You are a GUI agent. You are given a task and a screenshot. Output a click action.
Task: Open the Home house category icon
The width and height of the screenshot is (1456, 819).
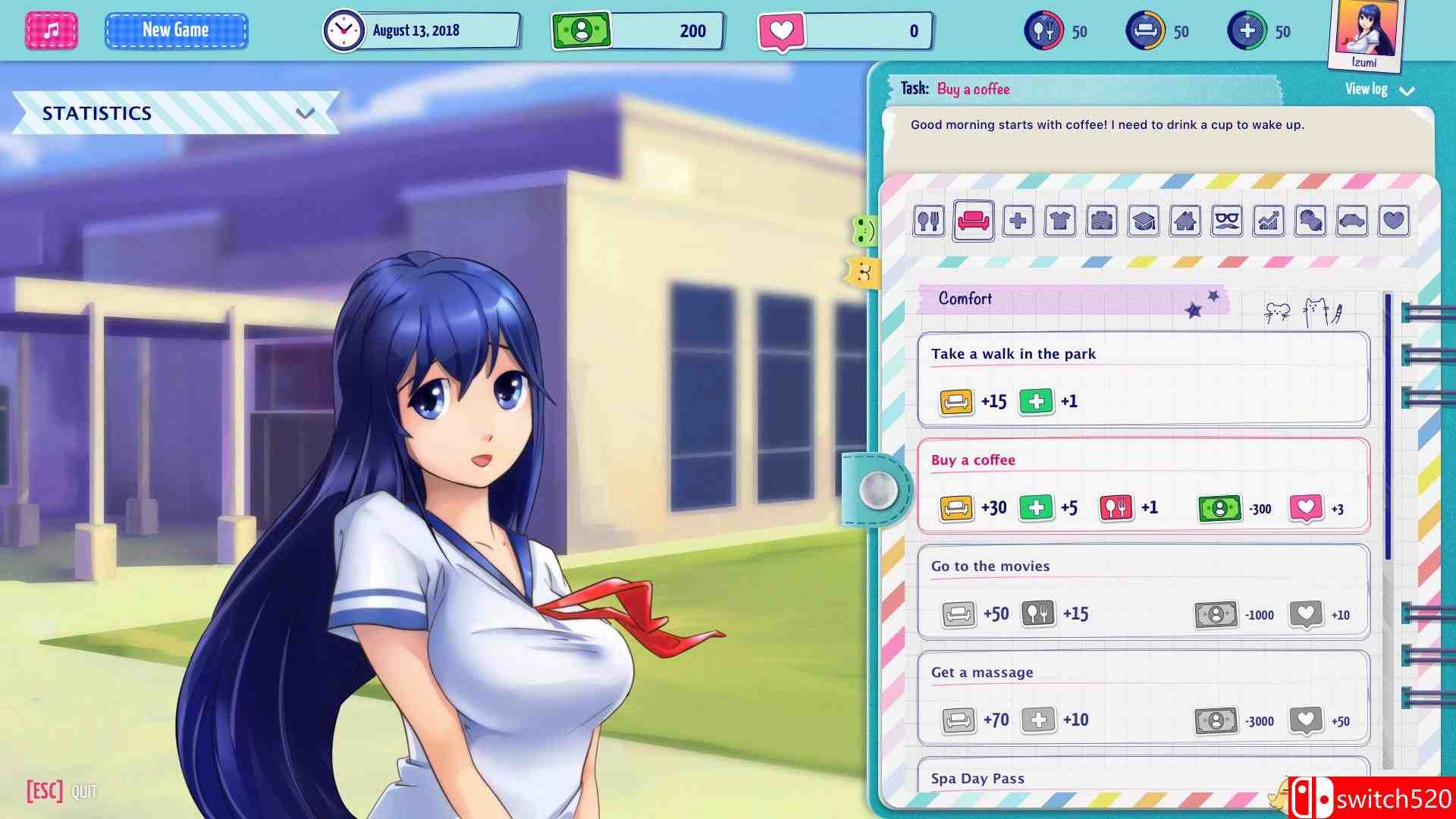click(x=1186, y=222)
